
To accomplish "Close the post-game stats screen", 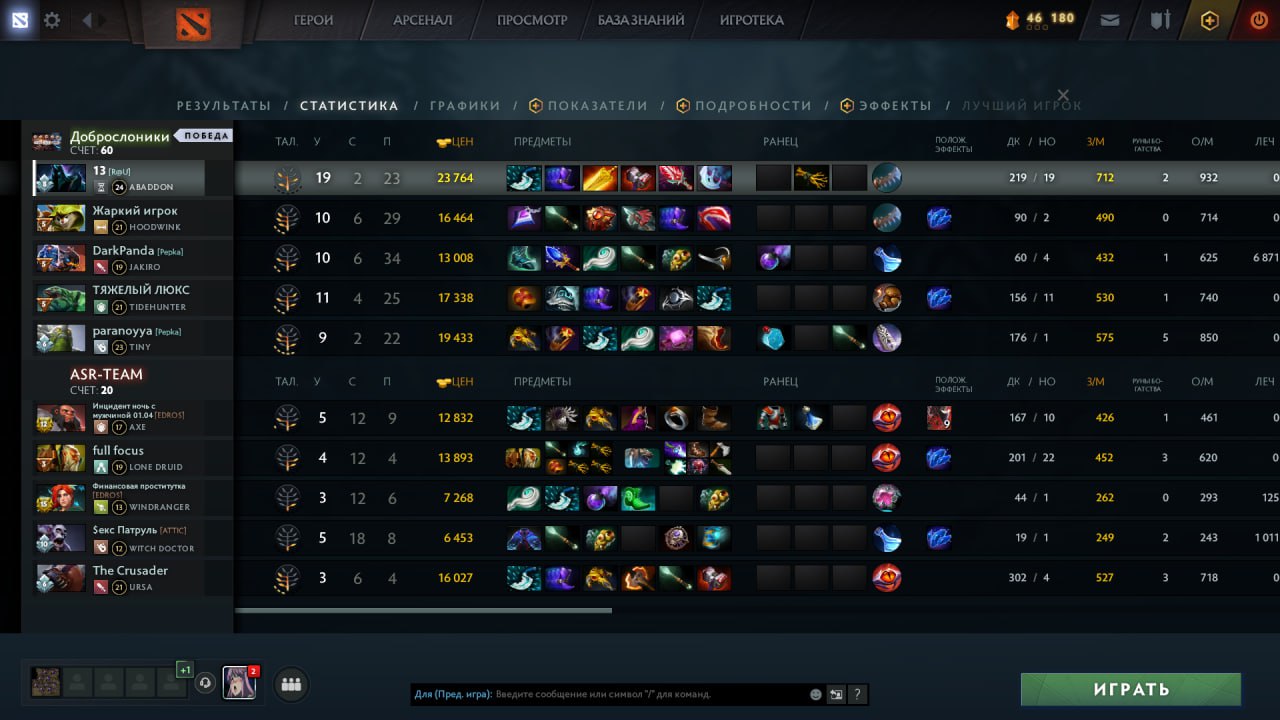I will pos(1063,95).
